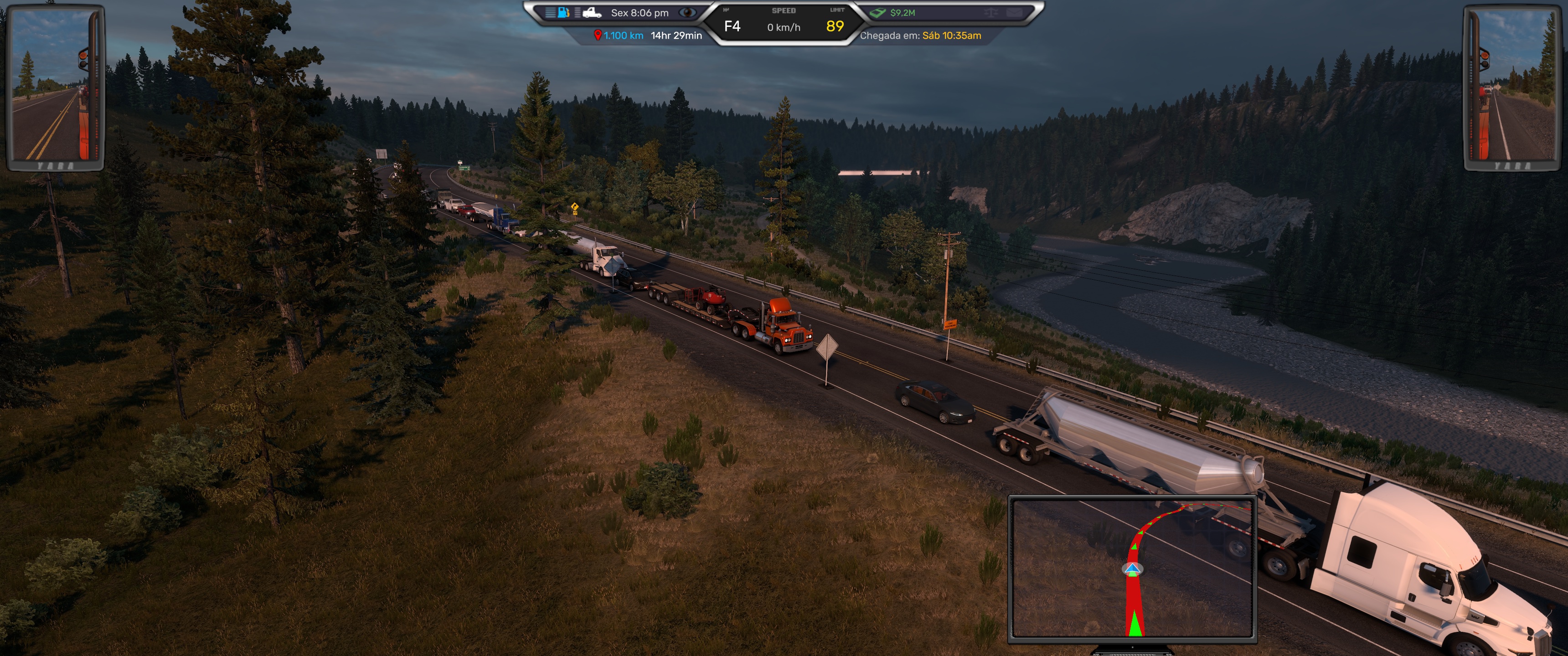Select the green cash money icon
The height and width of the screenshot is (656, 1568).
878,12
